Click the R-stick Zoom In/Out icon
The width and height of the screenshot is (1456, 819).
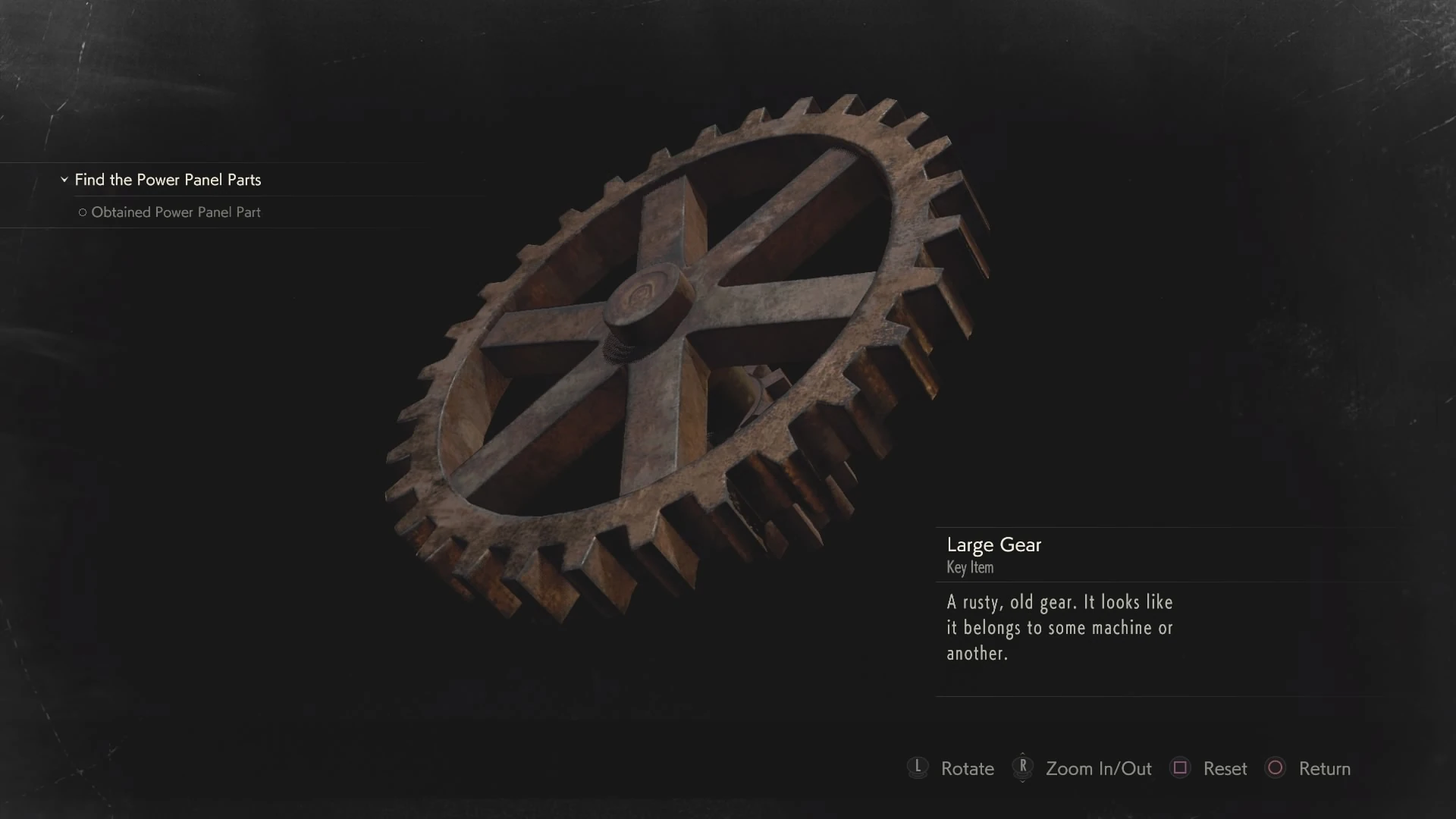point(1022,768)
